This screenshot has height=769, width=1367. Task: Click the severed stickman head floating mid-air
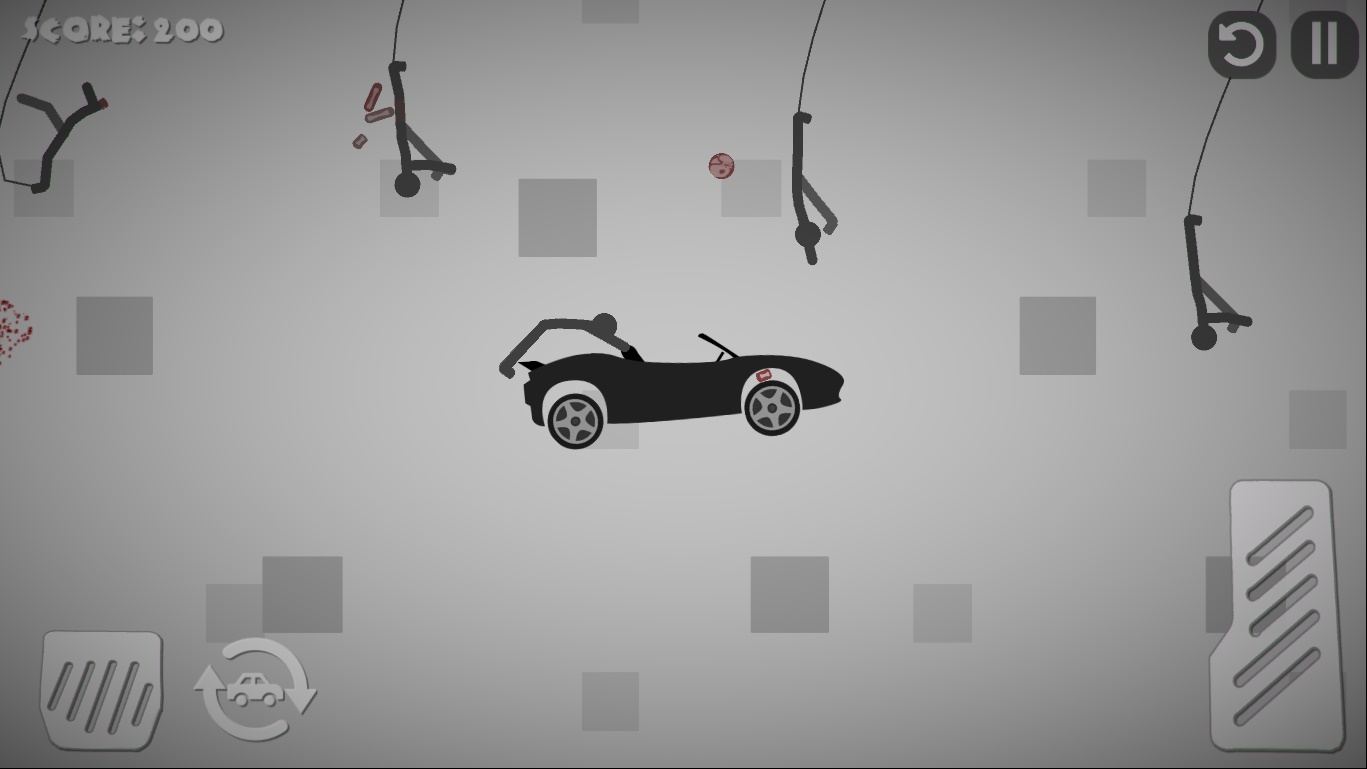click(720, 166)
